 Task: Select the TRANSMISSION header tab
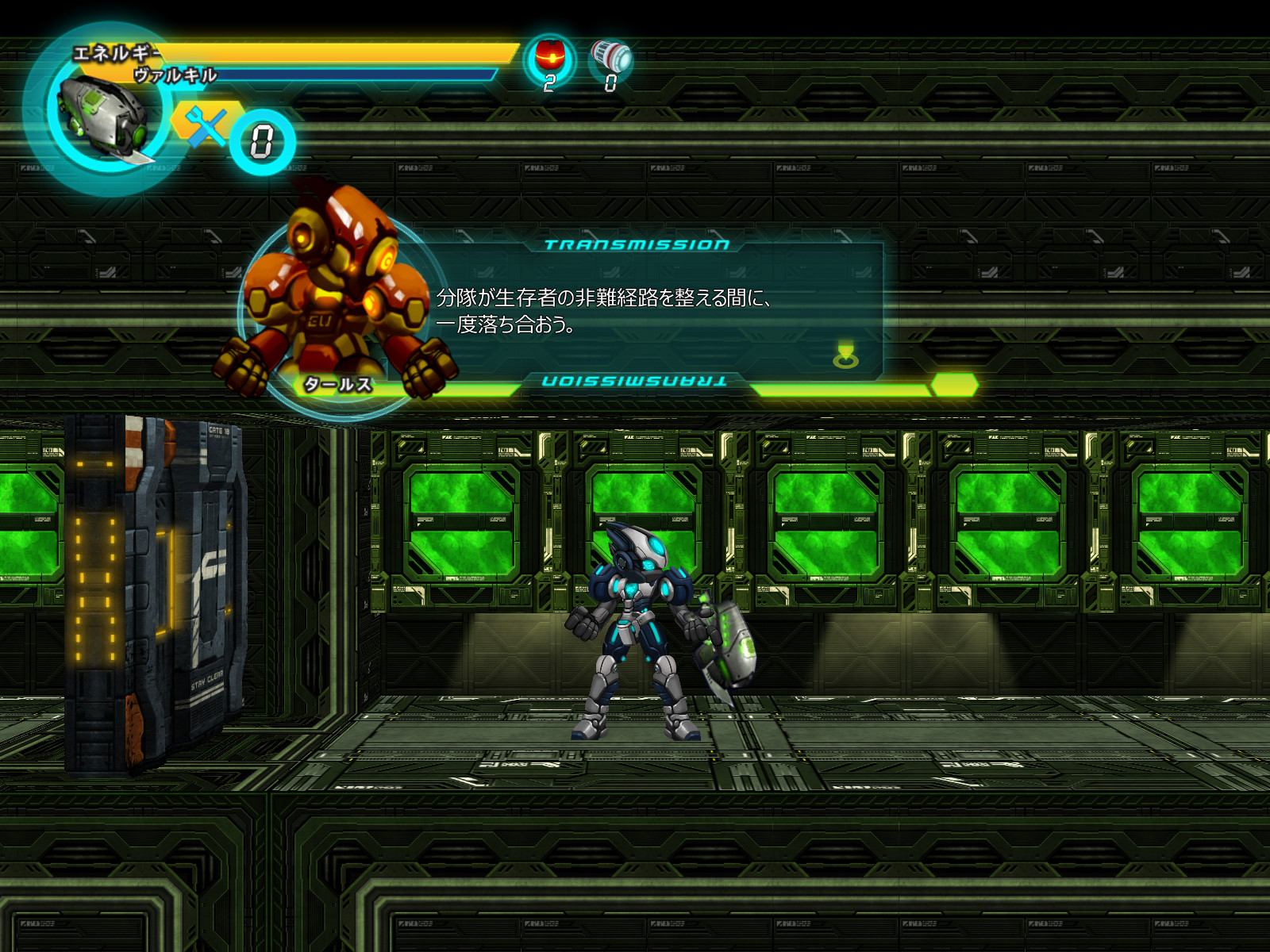pyautogui.click(x=635, y=244)
